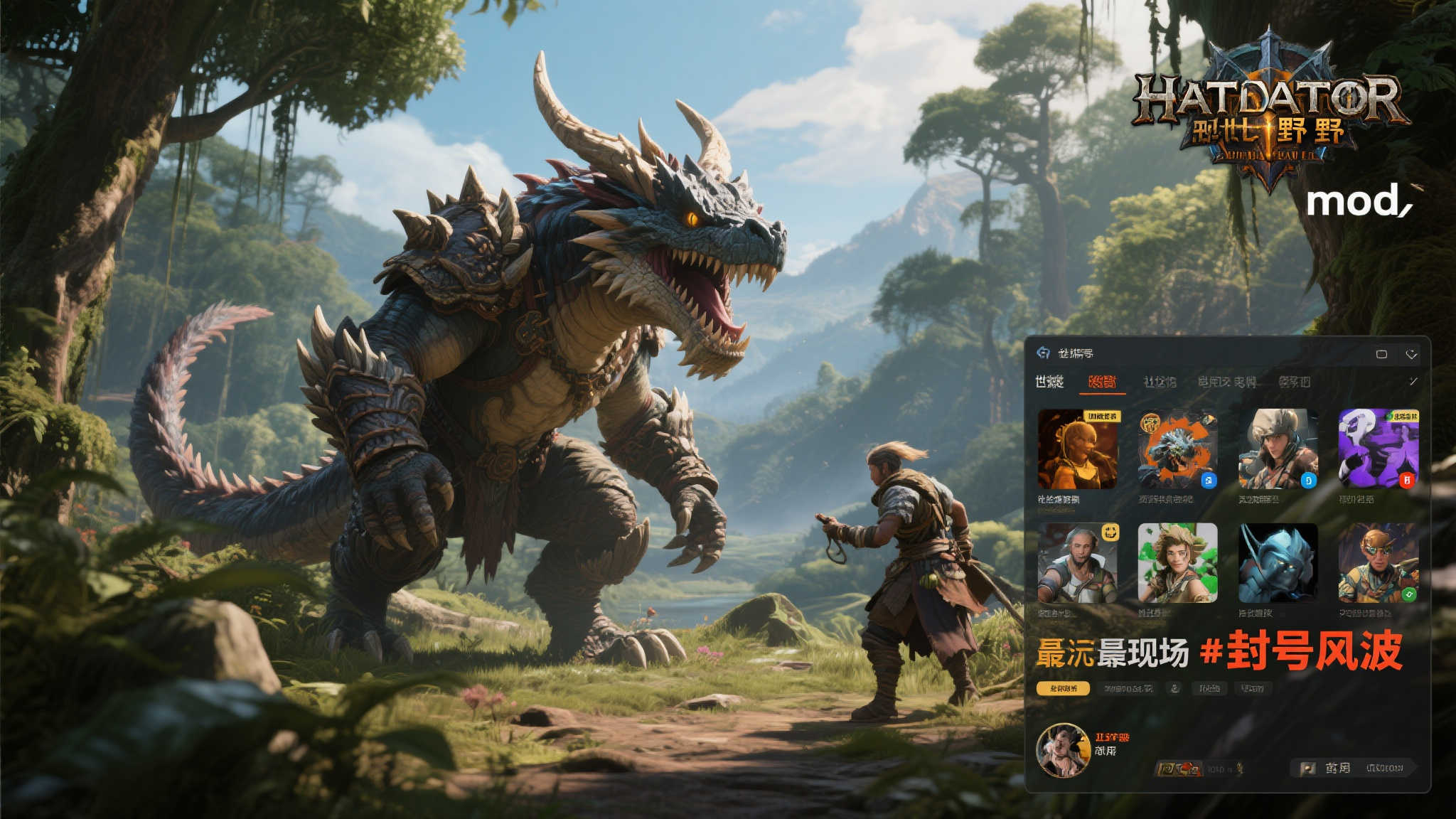Switch to the bright white-text tab
The width and height of the screenshot is (1456, 819).
pyautogui.click(x=1049, y=382)
